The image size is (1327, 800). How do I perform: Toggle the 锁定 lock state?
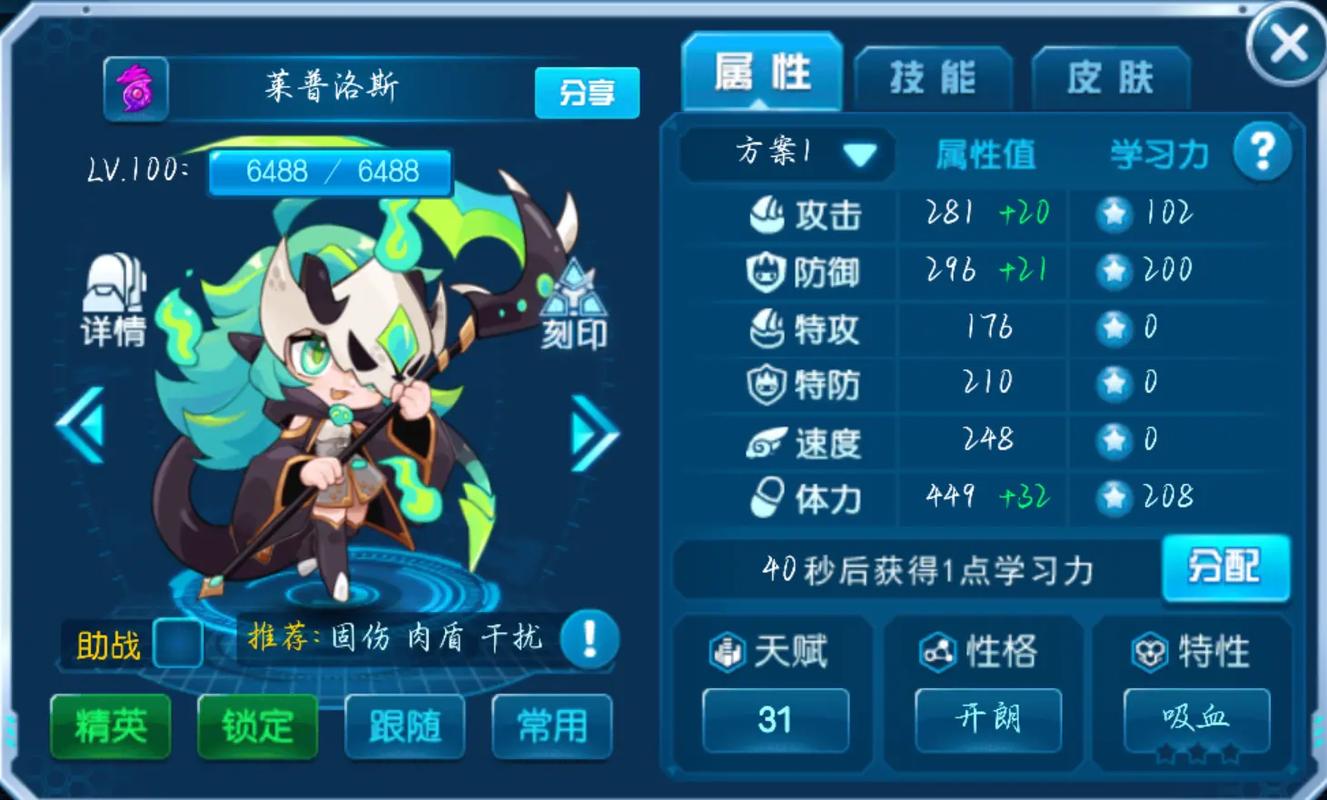click(256, 728)
